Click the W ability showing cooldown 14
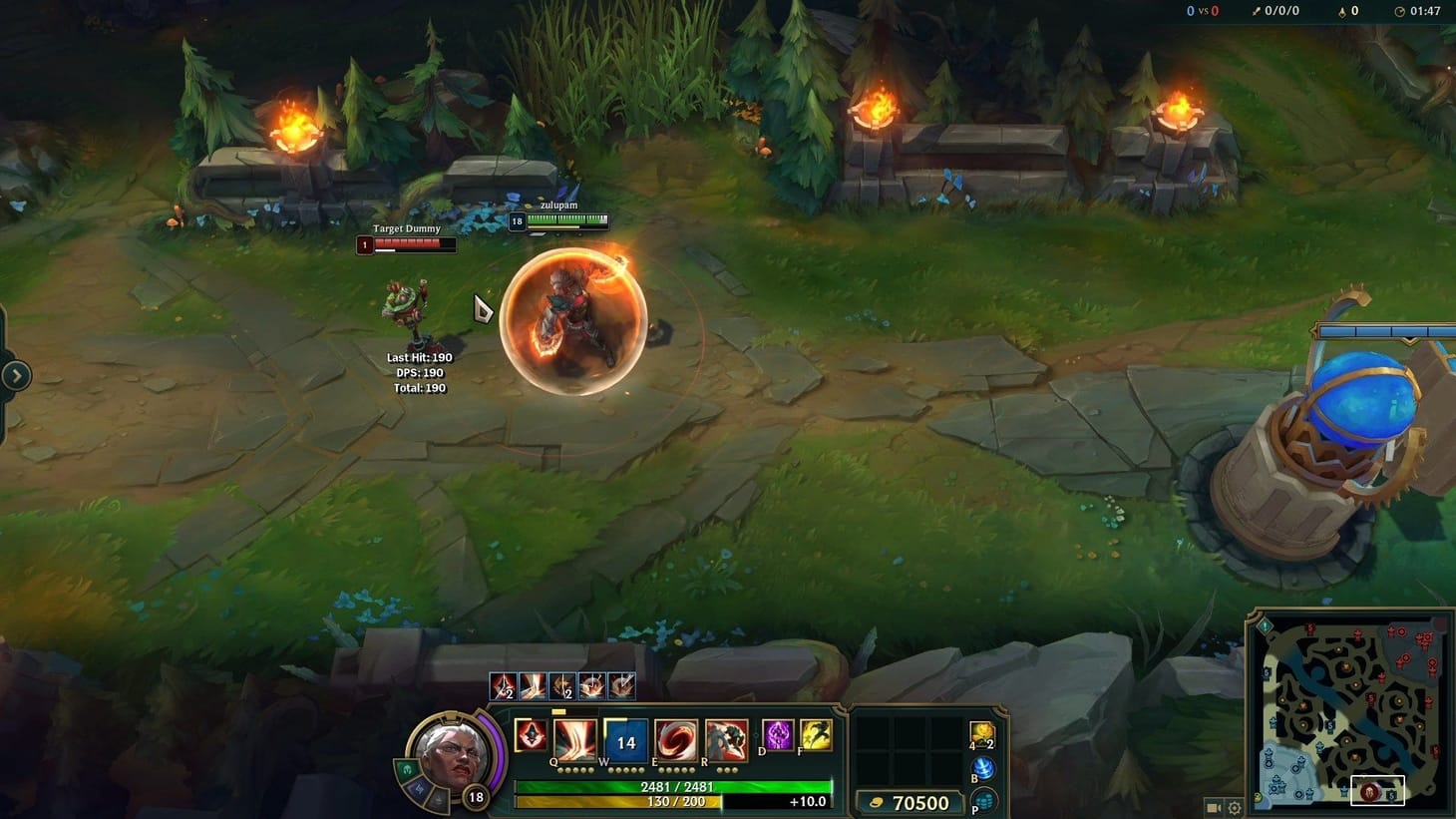Screen dimensions: 1456x819 pyautogui.click(x=624, y=739)
